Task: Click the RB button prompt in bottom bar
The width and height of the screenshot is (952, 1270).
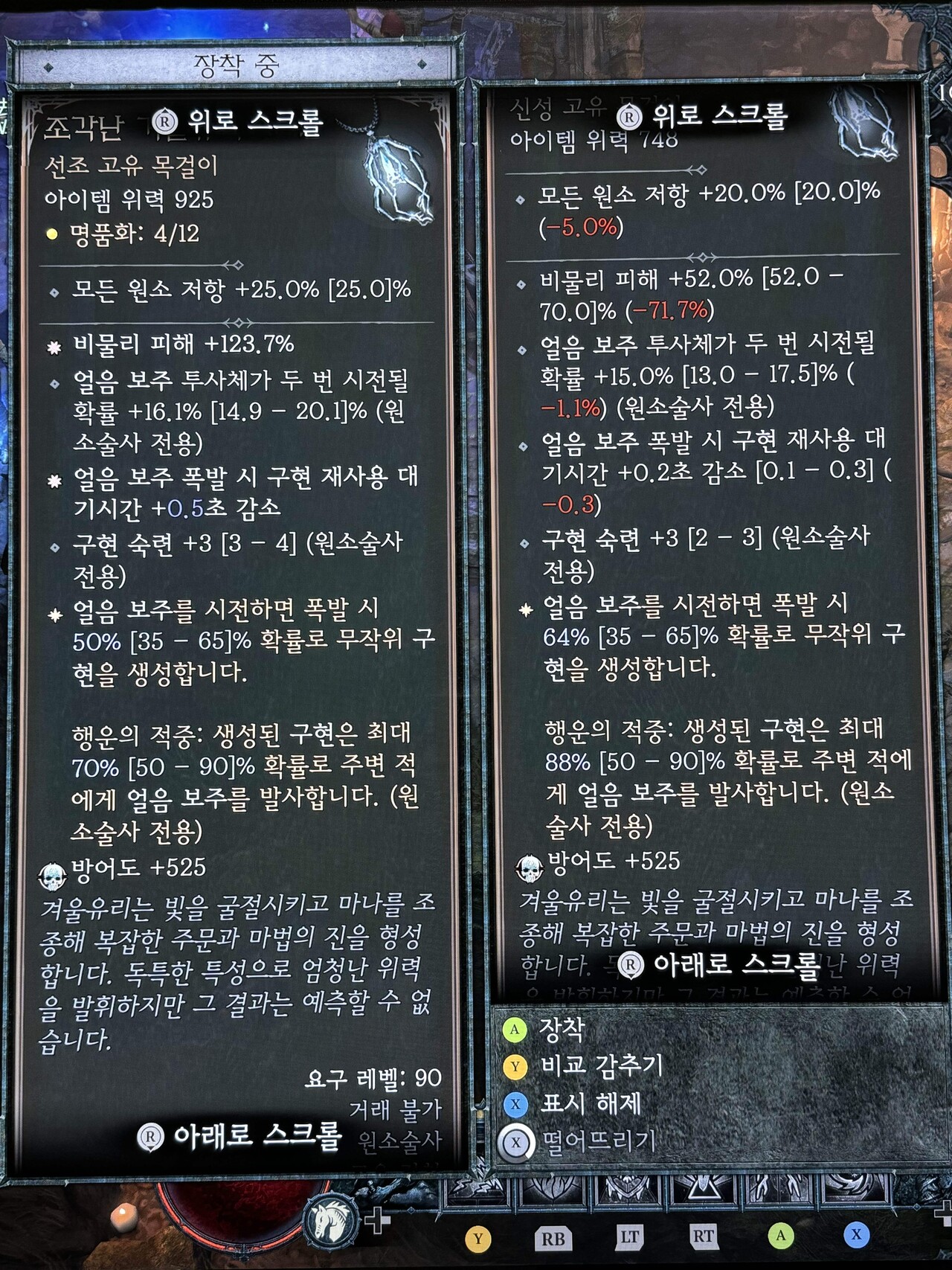Action: coord(554,1234)
